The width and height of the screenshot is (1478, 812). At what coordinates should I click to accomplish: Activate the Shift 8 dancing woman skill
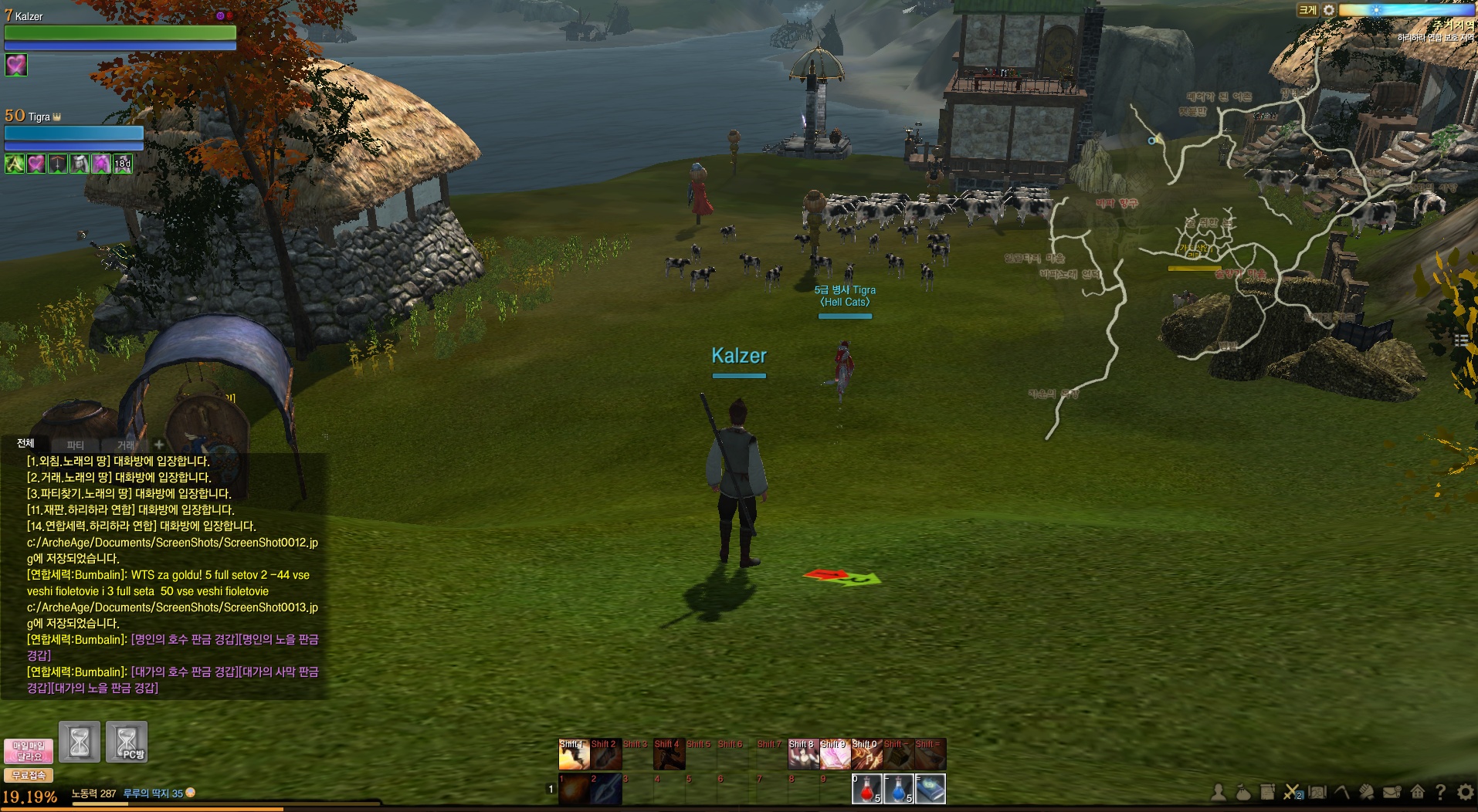pyautogui.click(x=802, y=754)
